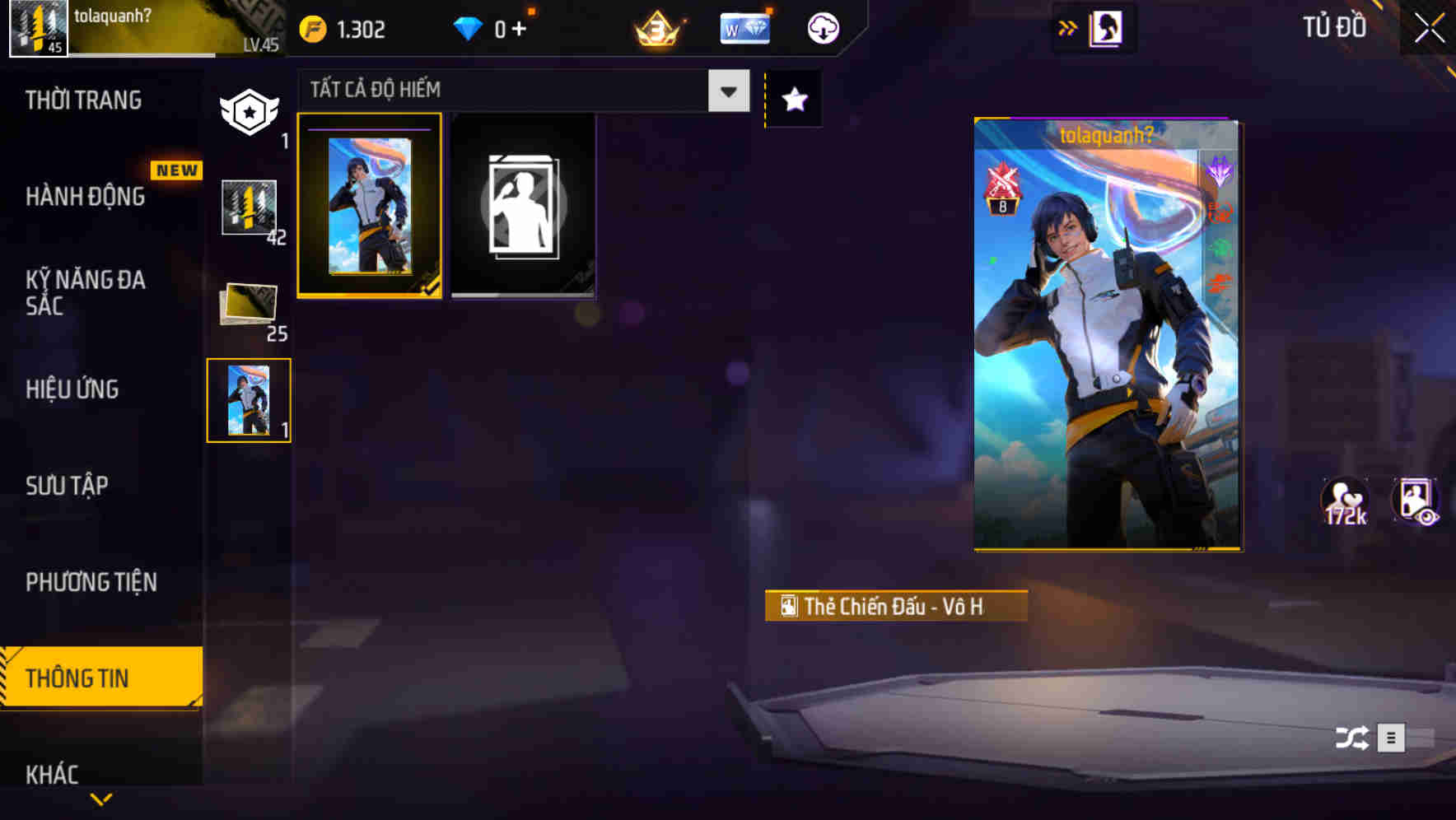Click the cloud download icon in top bar
The height and width of the screenshot is (820, 1456).
pos(823,28)
